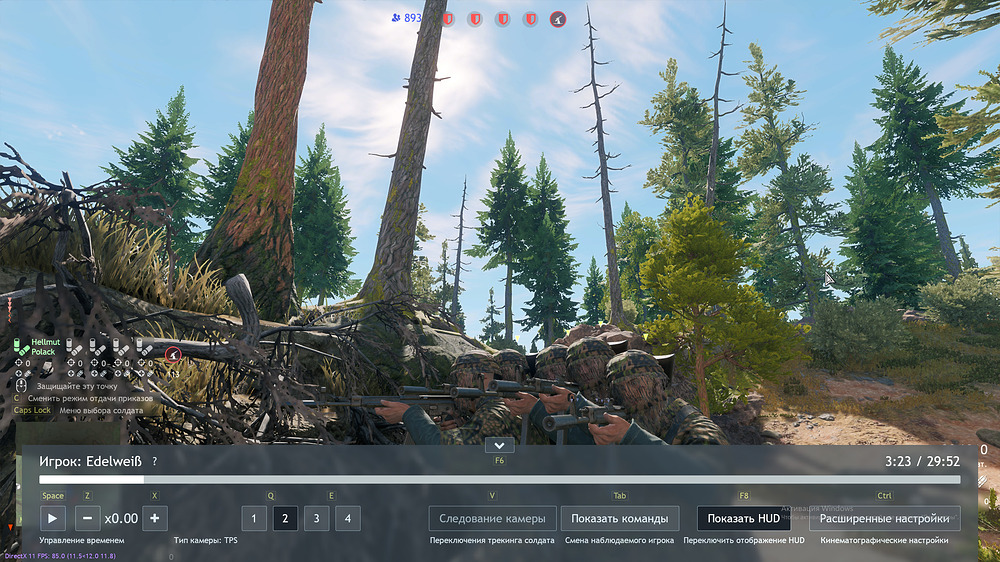
Task: Seek on the replay progress timeline
Action: [x=500, y=480]
